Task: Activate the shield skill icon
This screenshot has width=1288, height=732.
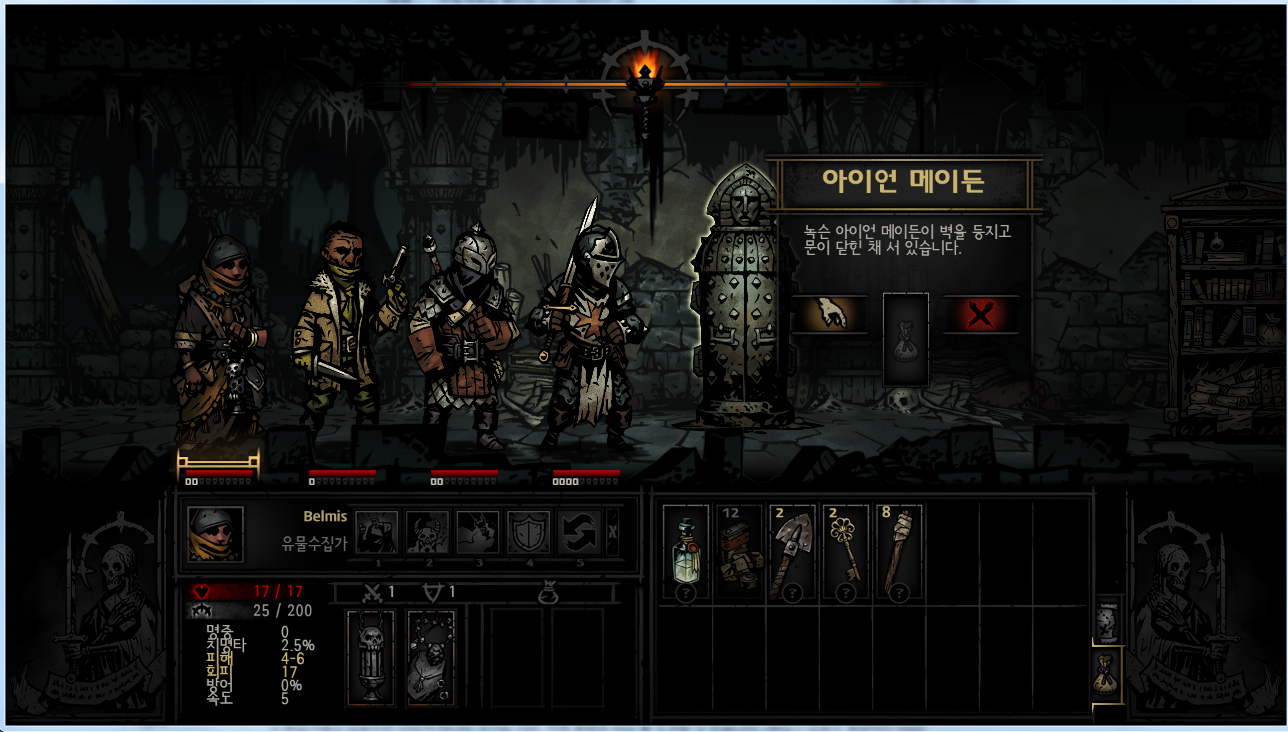Action: 528,532
